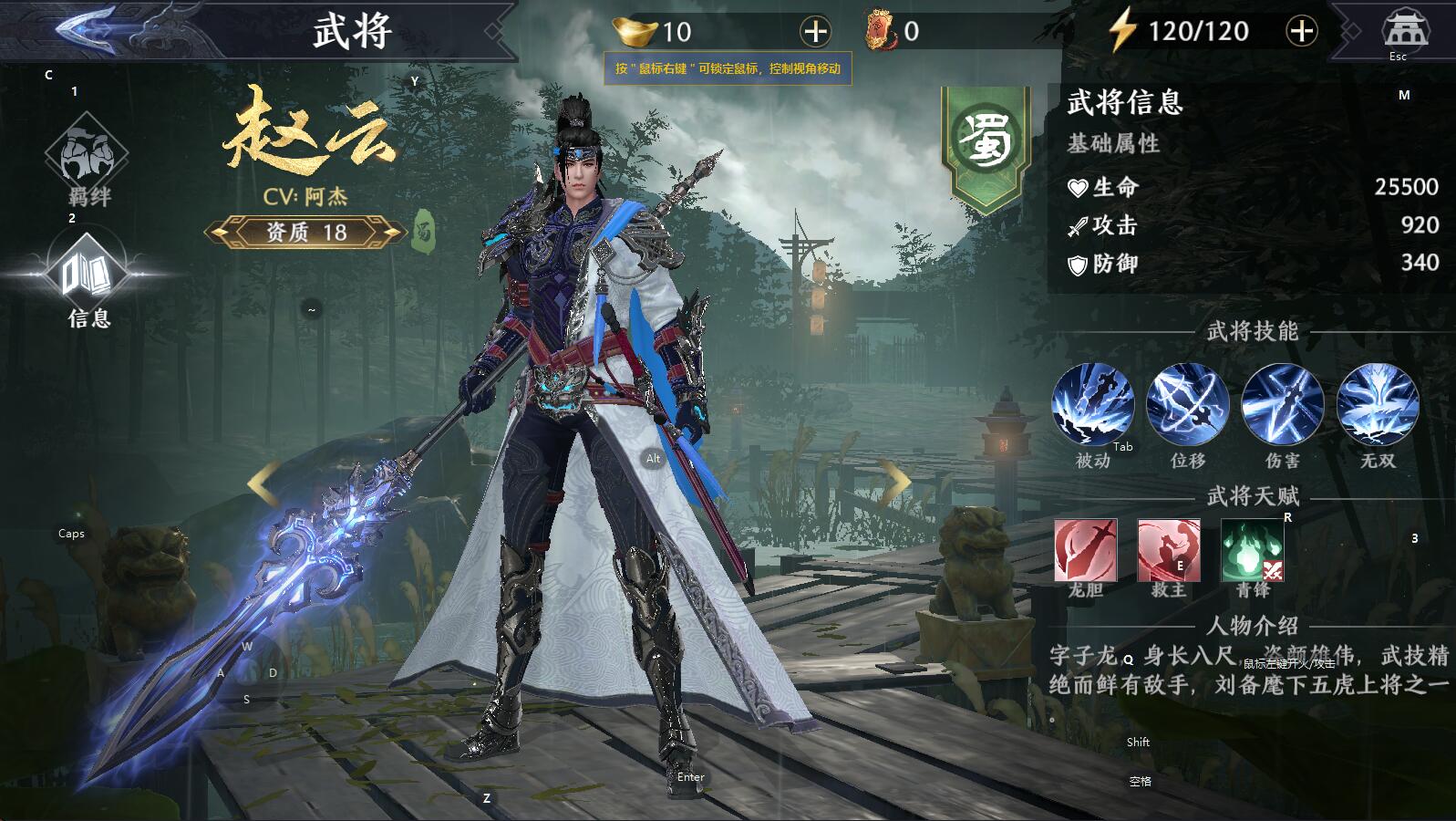Select the 救主 talent icon
Viewport: 1456px width, 821px height.
click(1168, 550)
